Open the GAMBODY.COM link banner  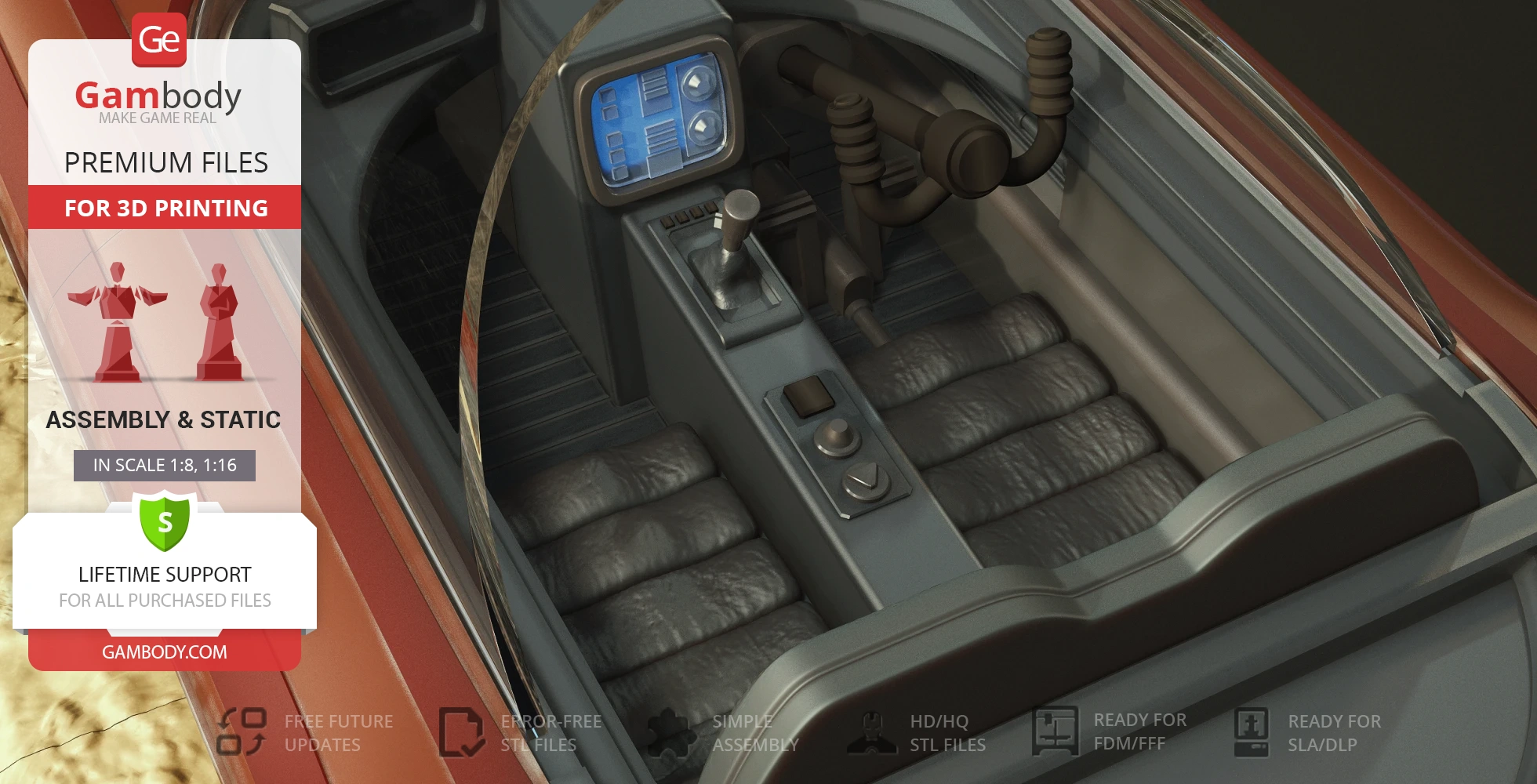pyautogui.click(x=165, y=652)
